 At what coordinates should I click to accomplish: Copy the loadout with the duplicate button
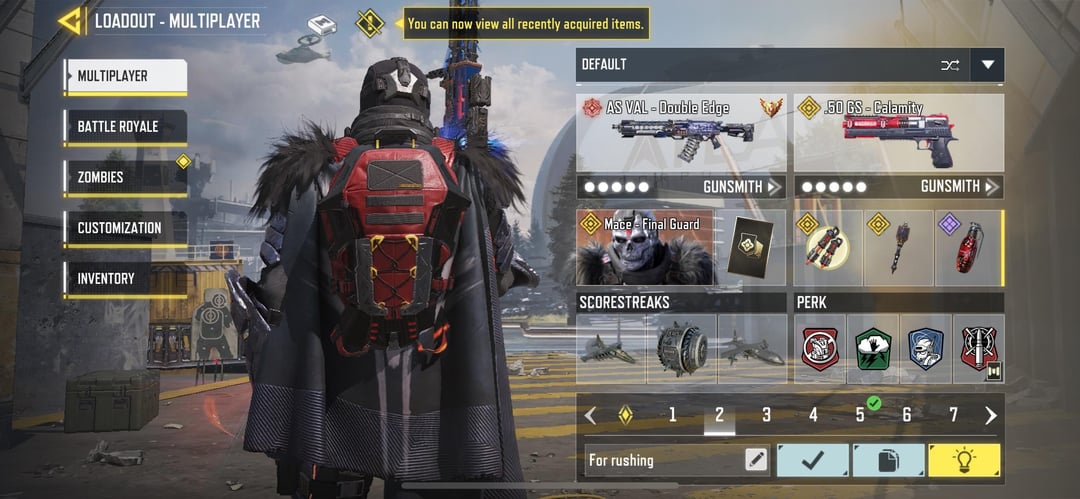pyautogui.click(x=888, y=460)
